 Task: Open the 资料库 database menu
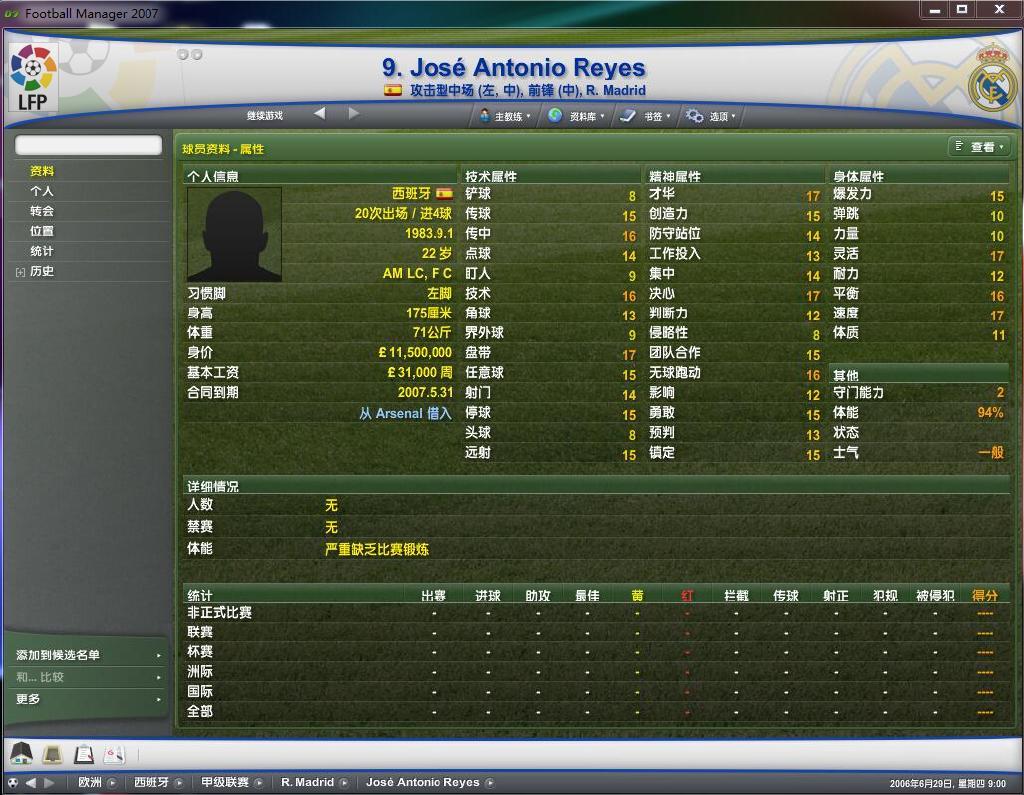(576, 116)
